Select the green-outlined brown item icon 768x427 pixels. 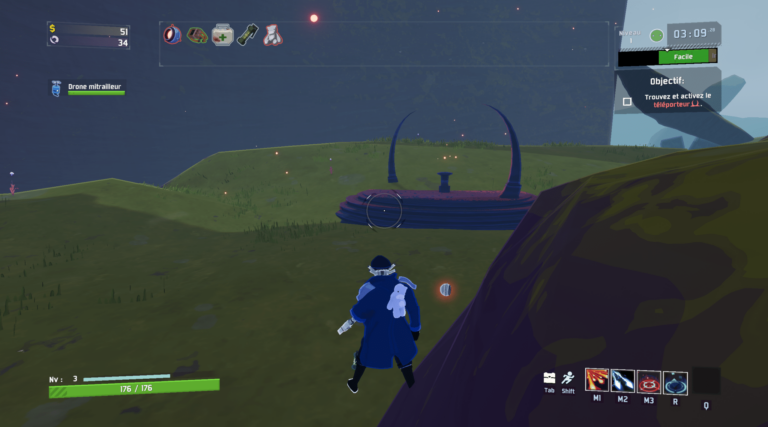pos(197,35)
